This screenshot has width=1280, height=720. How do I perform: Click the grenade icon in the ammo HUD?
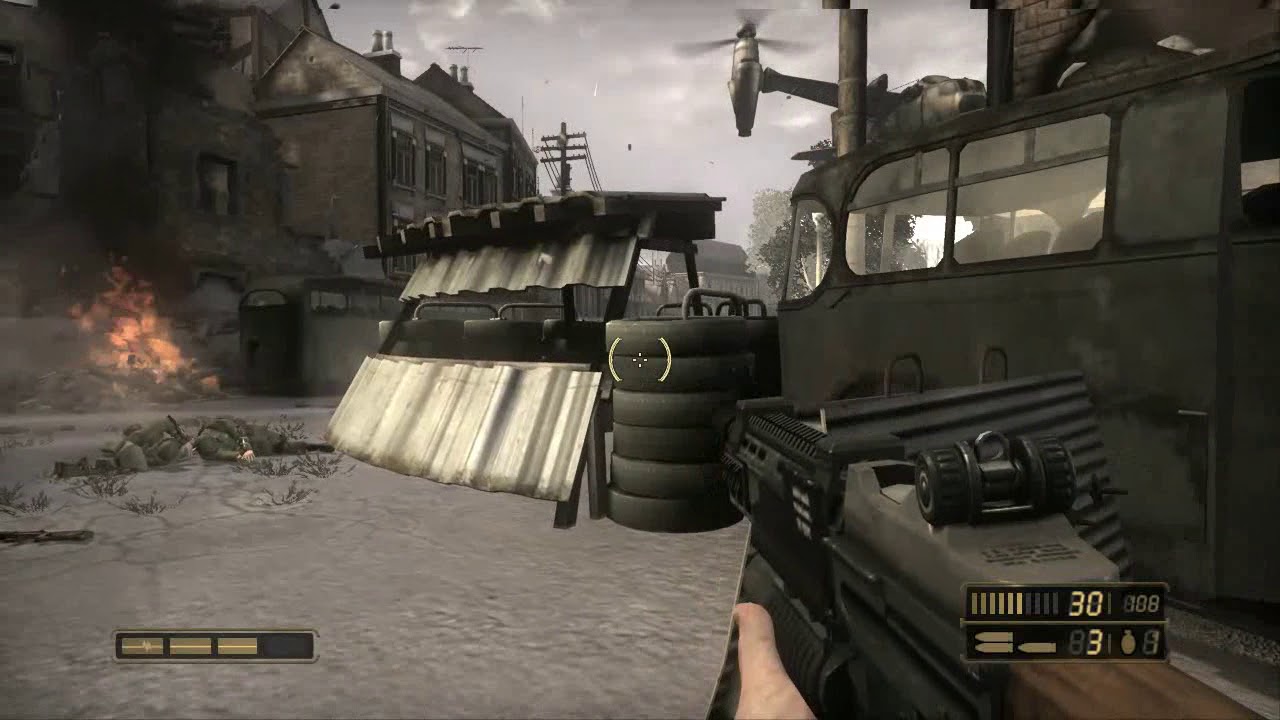pyautogui.click(x=1127, y=643)
